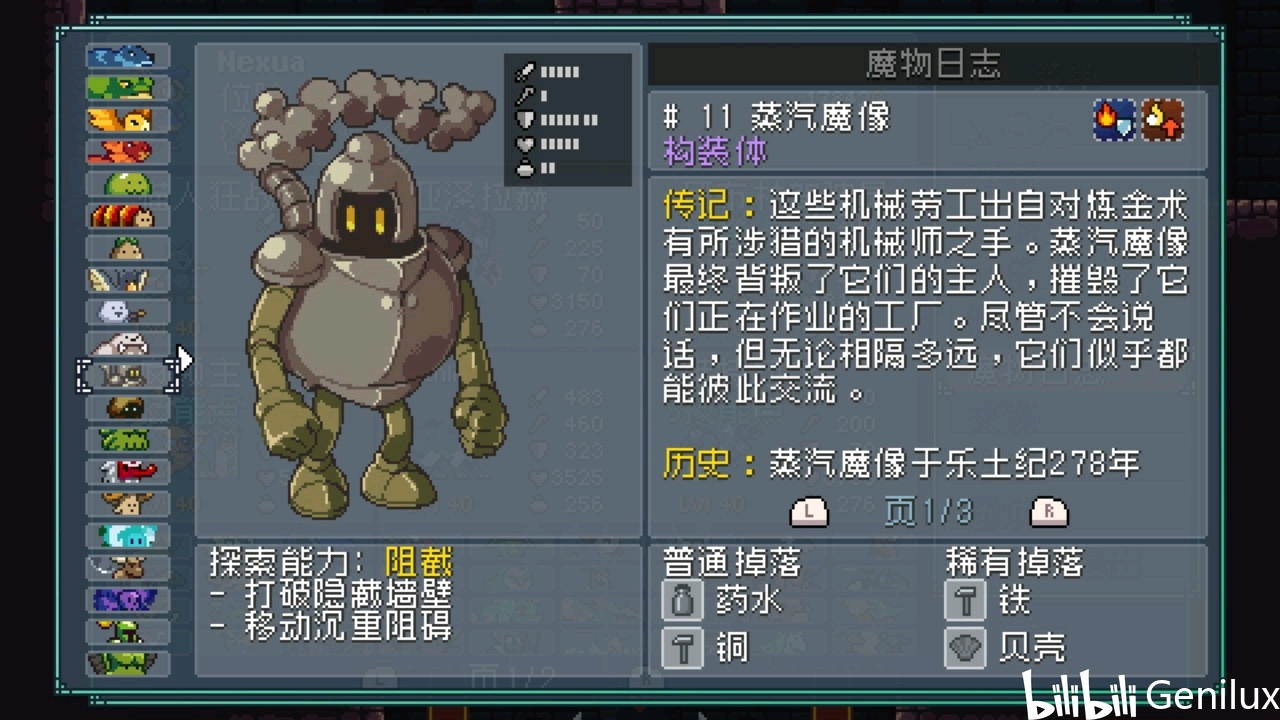
Task: Pick the red spectral lion entry
Action: click(127, 152)
